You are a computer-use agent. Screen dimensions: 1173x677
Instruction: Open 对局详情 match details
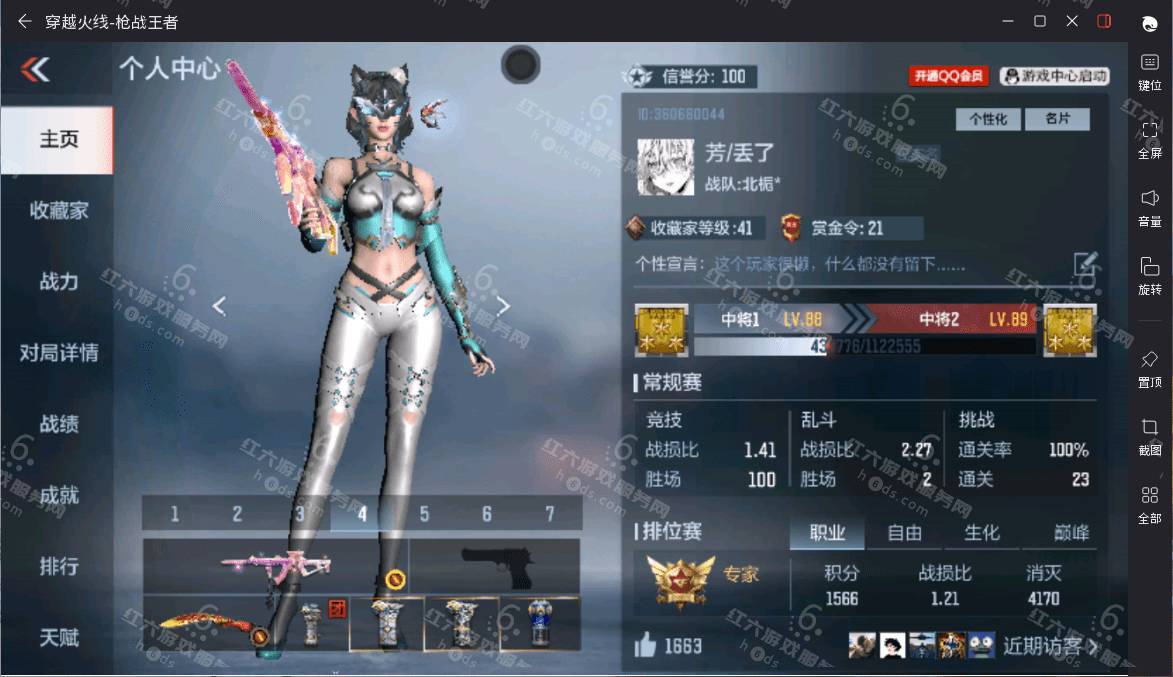point(58,352)
